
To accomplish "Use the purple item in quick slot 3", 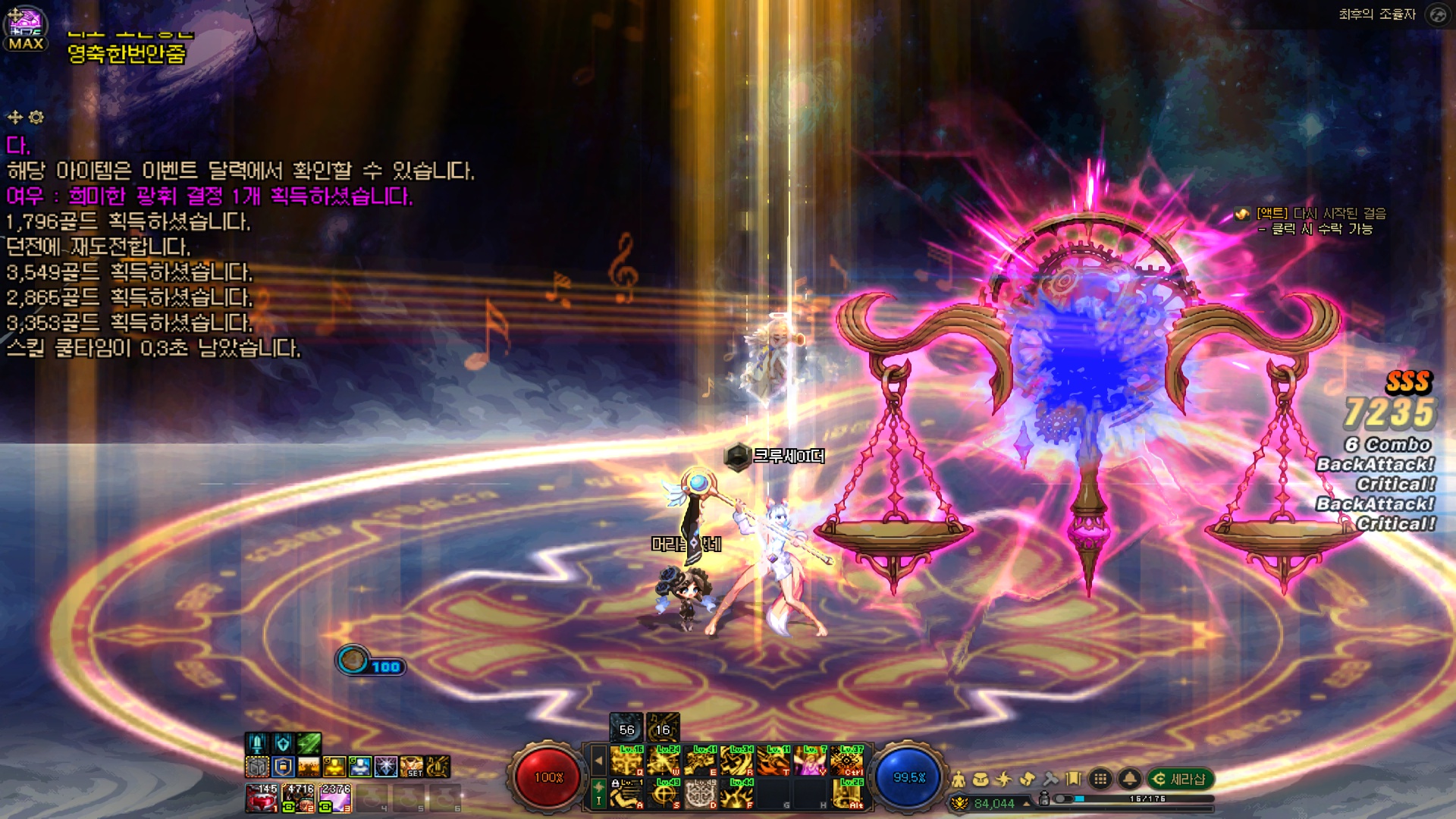I will click(335, 799).
